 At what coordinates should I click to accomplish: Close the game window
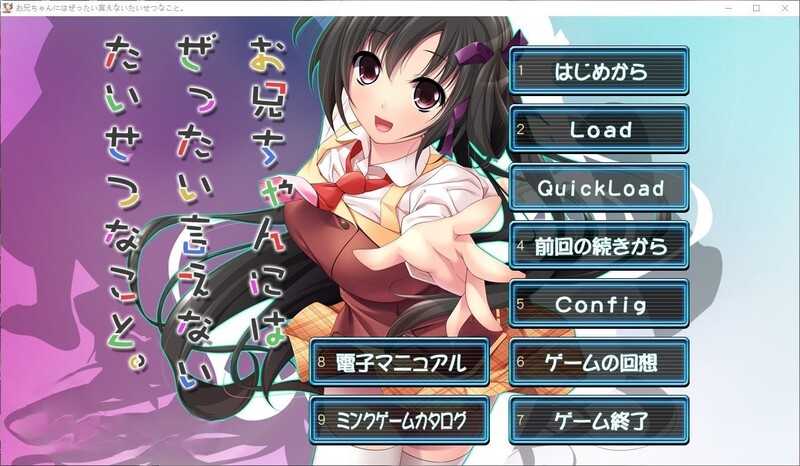coord(784,8)
